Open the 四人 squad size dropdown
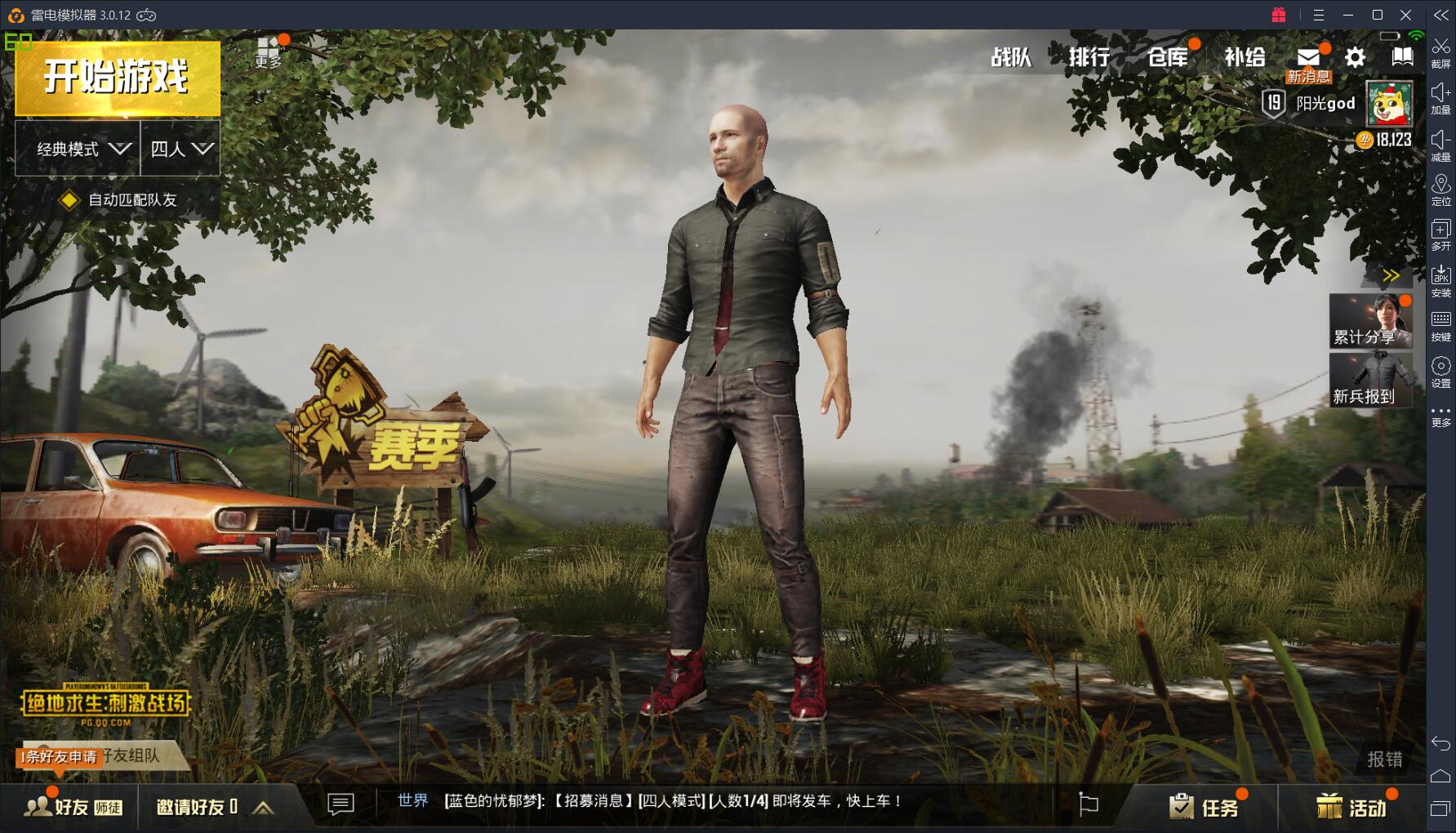This screenshot has width=1456, height=833. click(180, 149)
